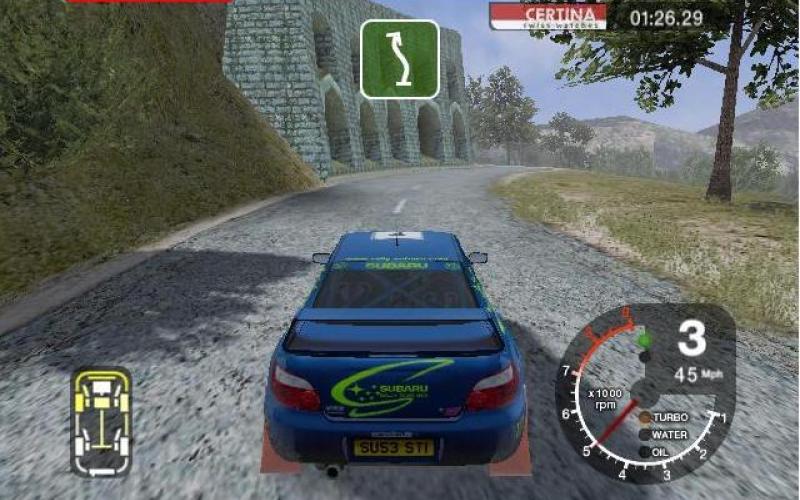Click the green winding-road pace note sign
This screenshot has width=800, height=500.
[x=400, y=59]
